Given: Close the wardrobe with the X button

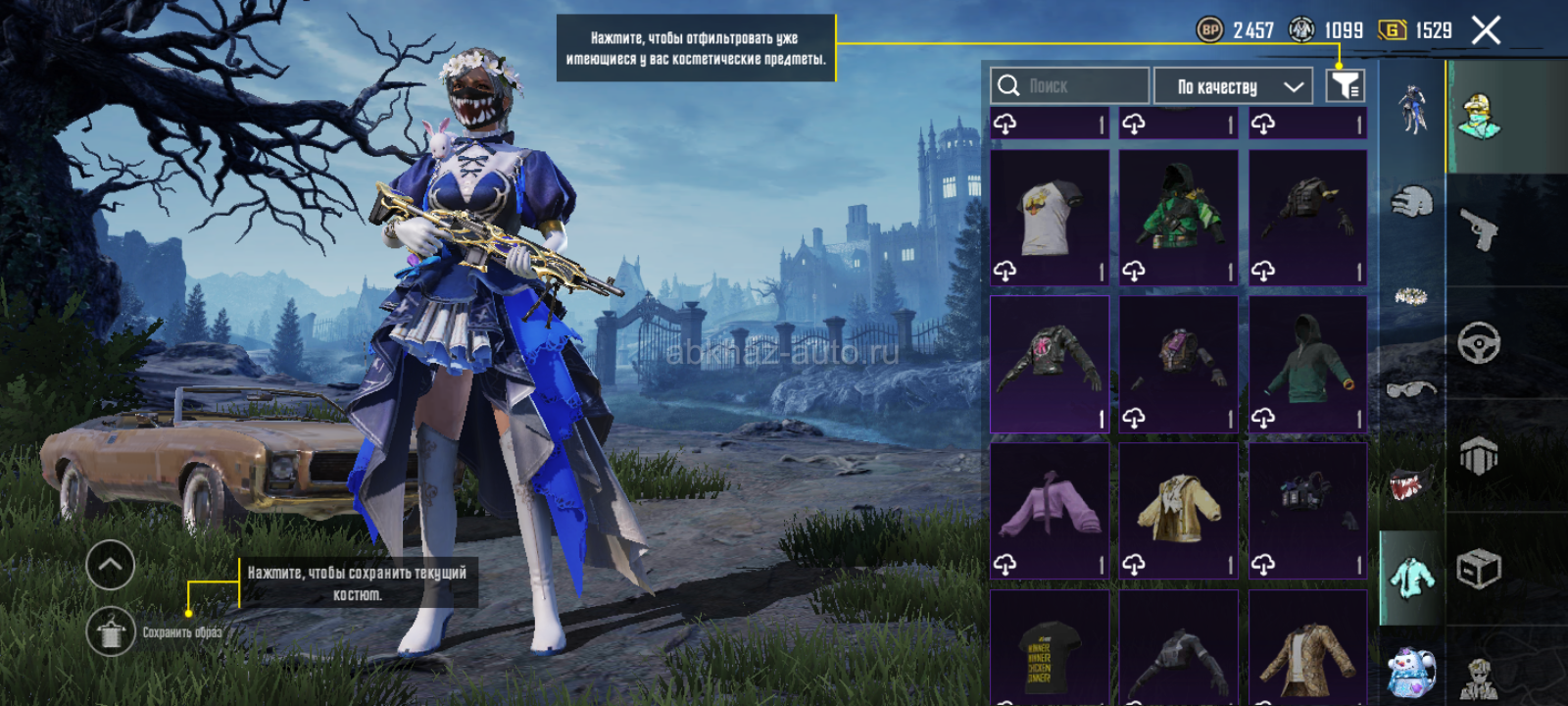Looking at the screenshot, I should click(1486, 31).
